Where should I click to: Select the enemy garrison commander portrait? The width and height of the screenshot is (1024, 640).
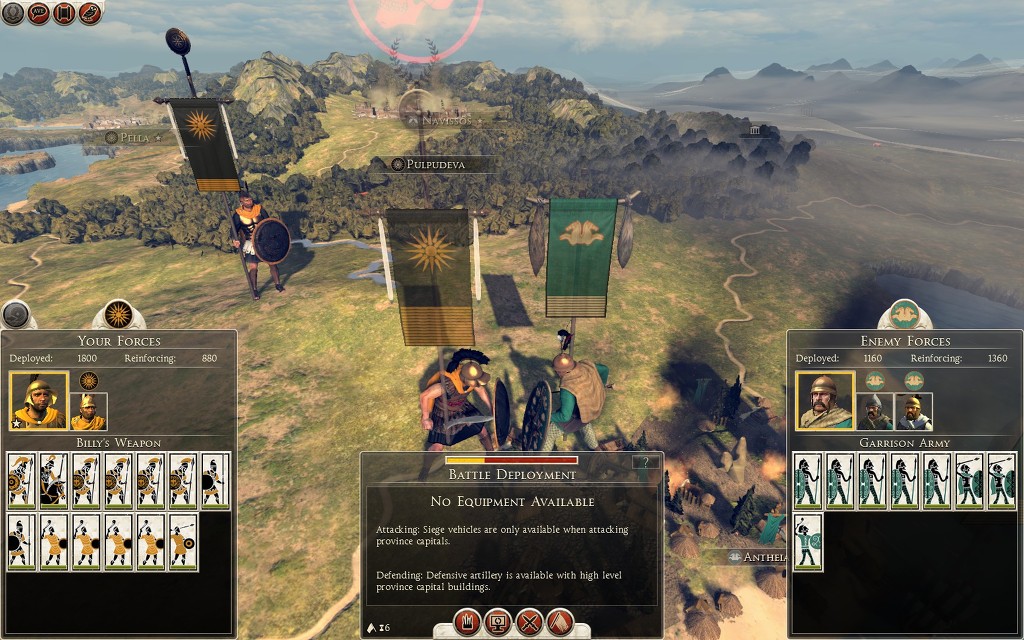[824, 401]
